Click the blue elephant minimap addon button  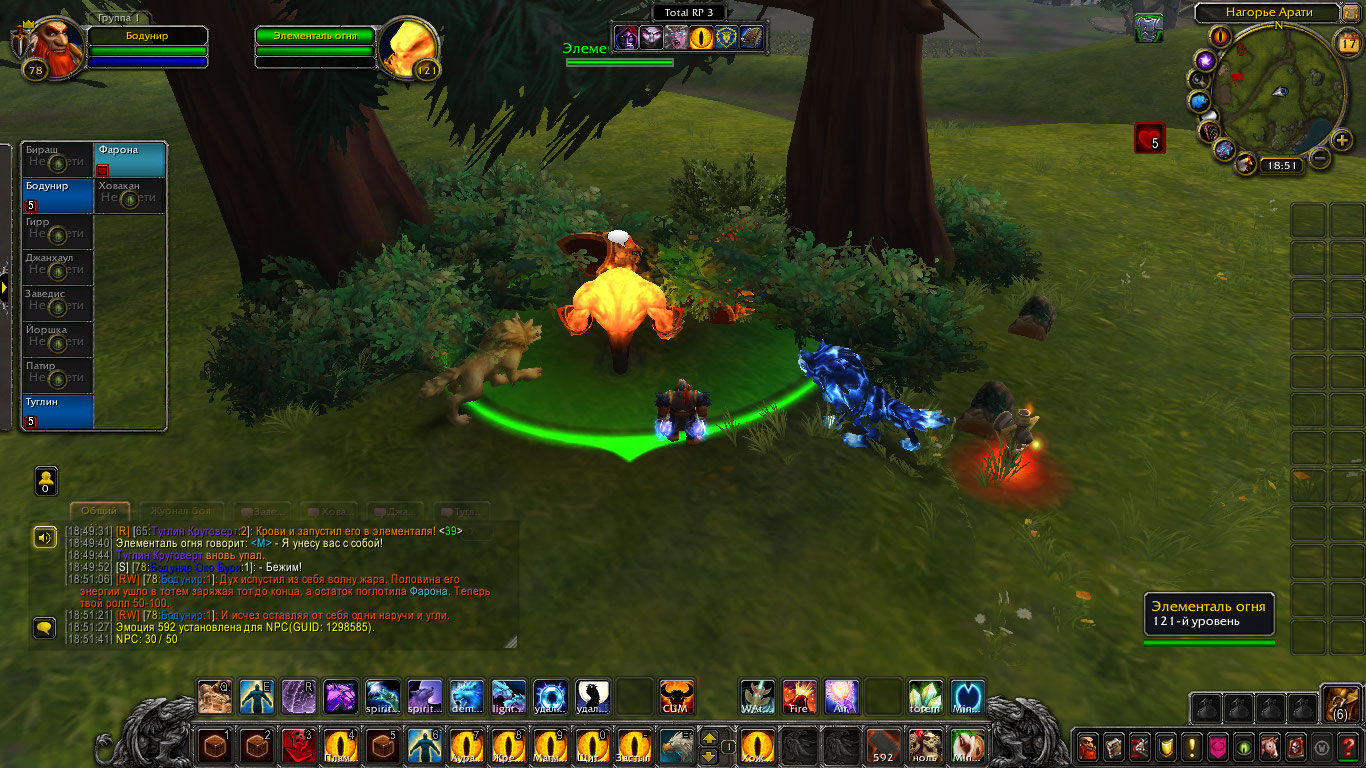1199,101
